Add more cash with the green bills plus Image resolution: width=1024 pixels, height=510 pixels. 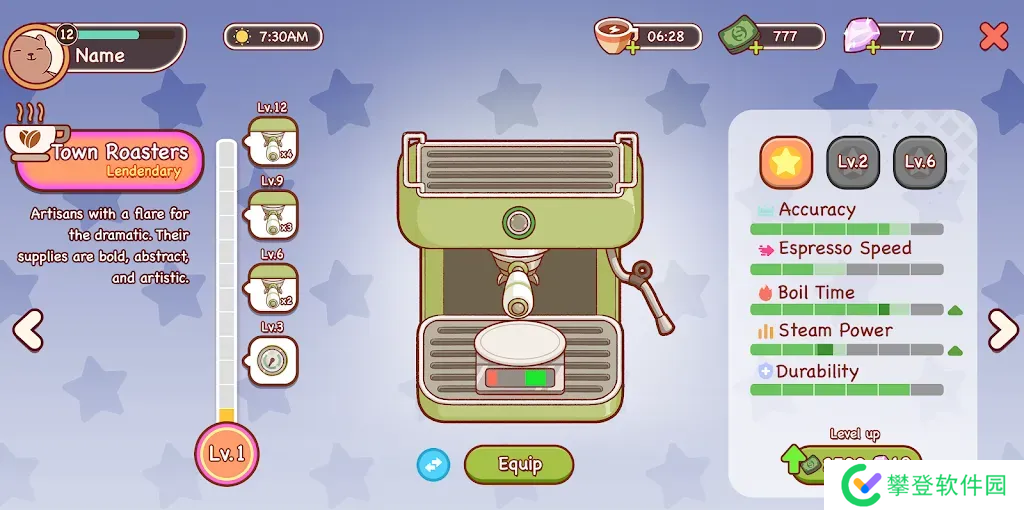755,48
